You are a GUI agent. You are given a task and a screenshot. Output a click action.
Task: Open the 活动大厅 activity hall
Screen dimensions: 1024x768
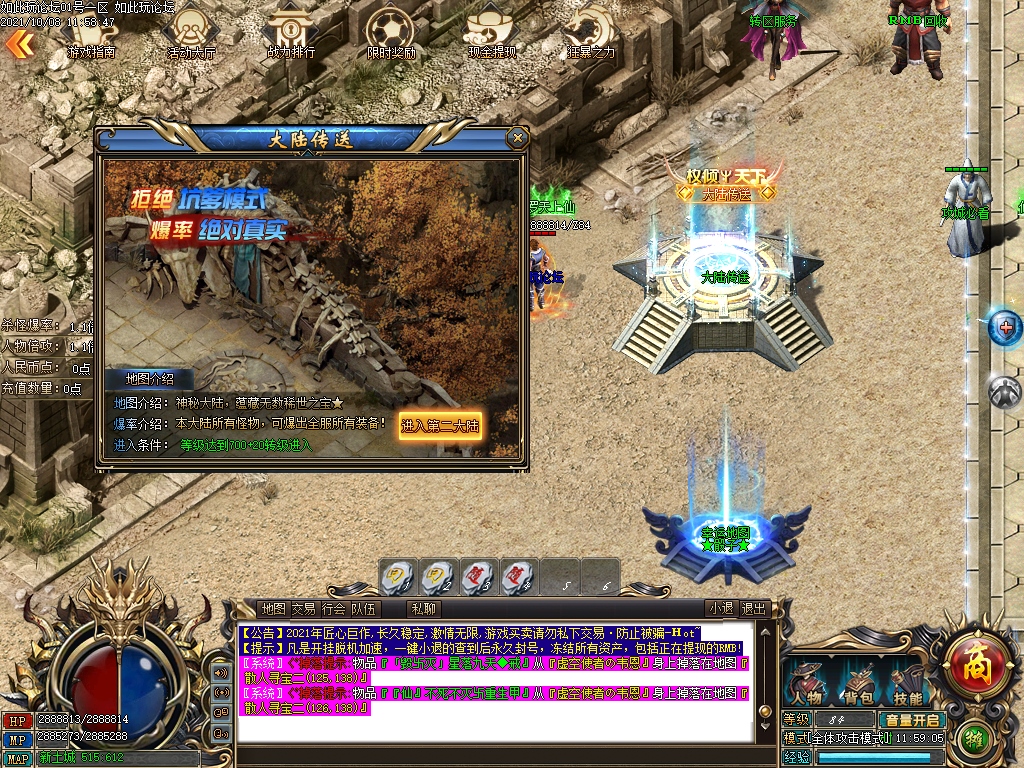(x=190, y=35)
